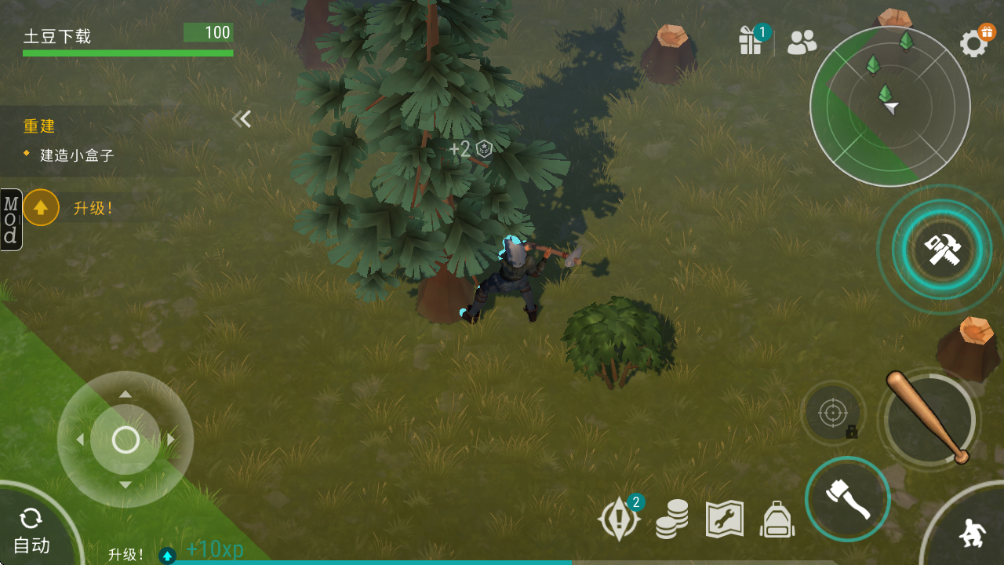Tap the 升级! prompt on the XP bar

(x=127, y=554)
